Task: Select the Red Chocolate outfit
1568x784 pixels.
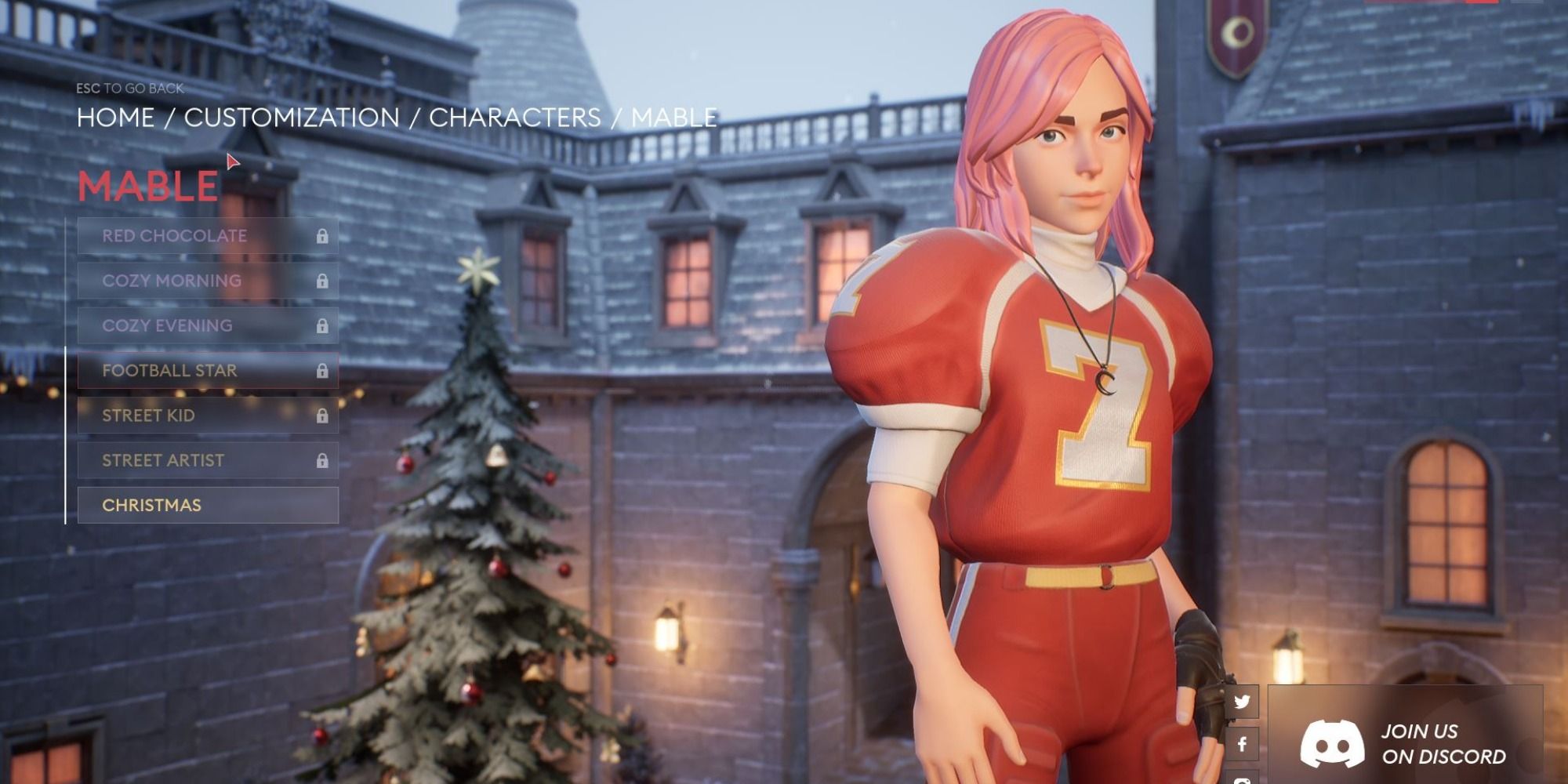Action: coord(208,236)
